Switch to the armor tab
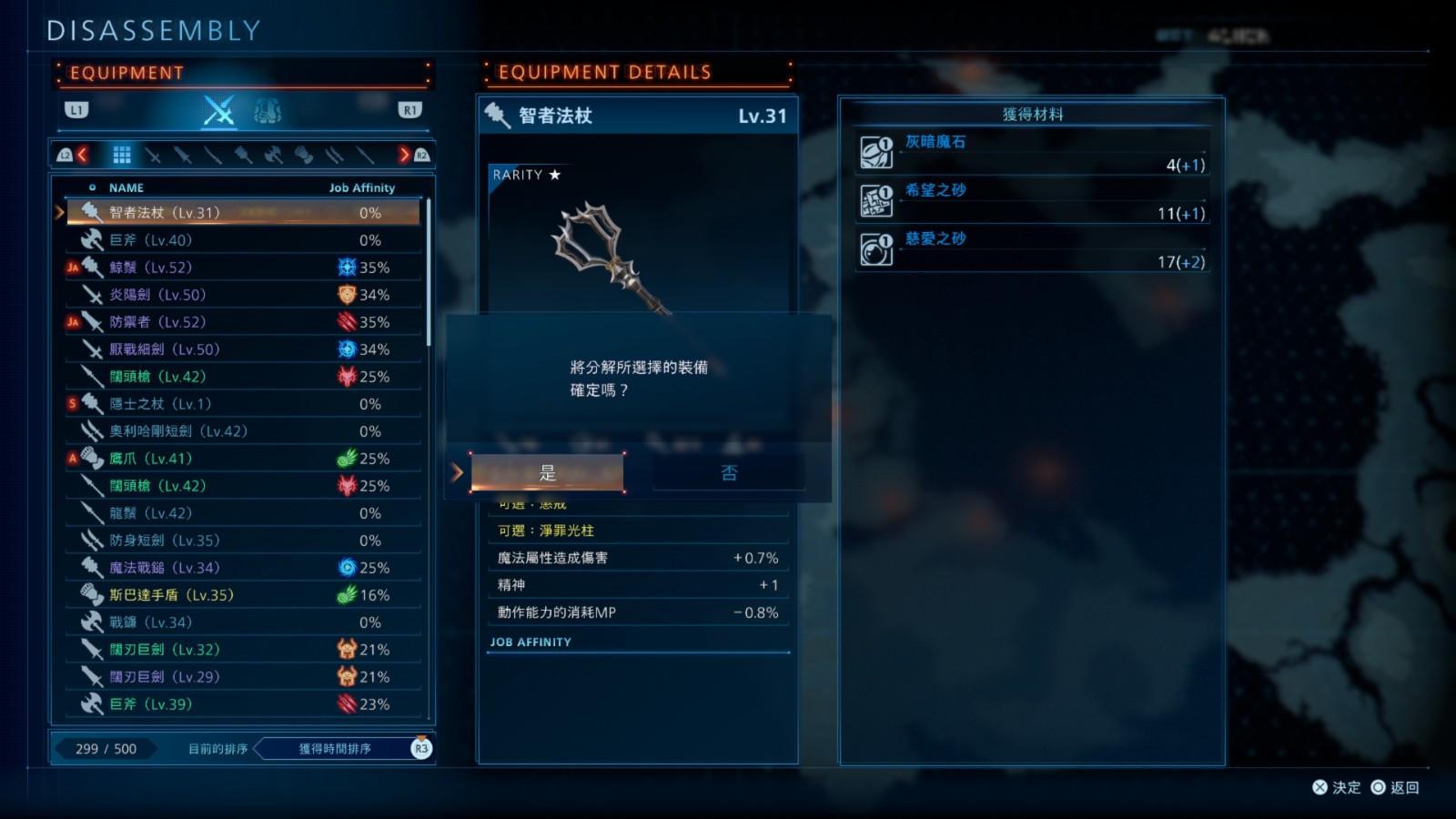The width and height of the screenshot is (1456, 819). (x=268, y=111)
